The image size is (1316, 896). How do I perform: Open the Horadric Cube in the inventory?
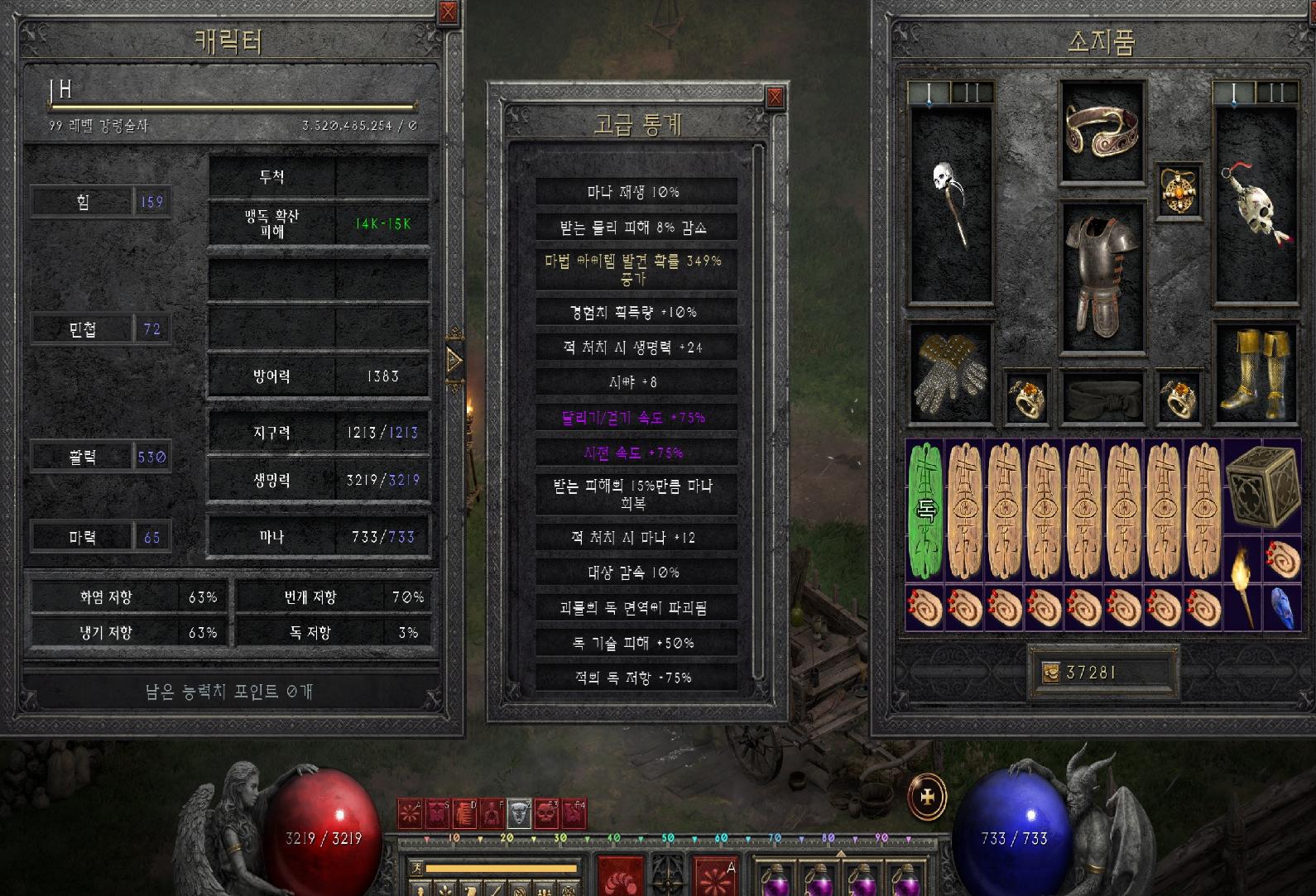click(x=1261, y=488)
